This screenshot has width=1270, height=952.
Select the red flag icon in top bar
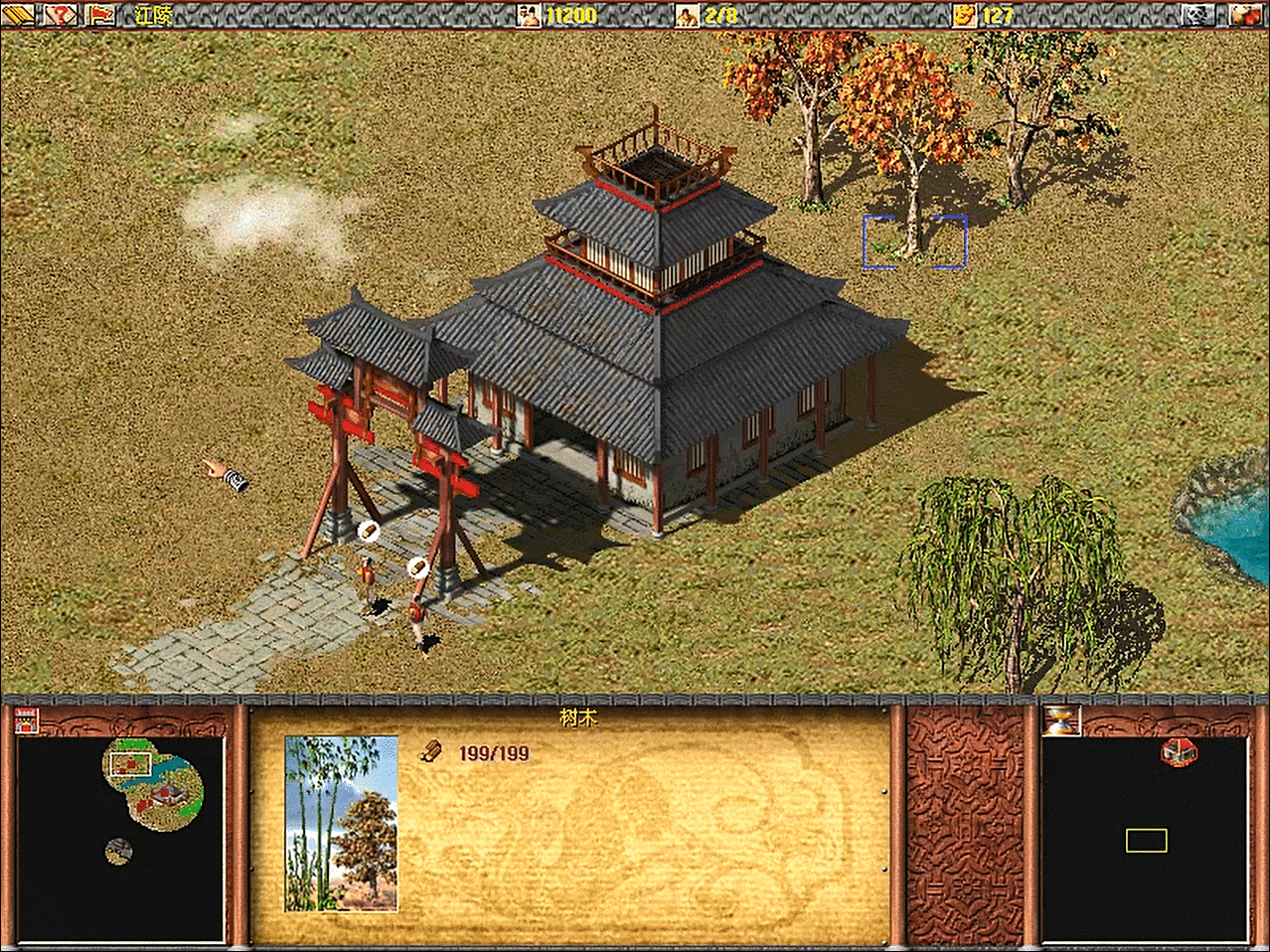click(100, 14)
